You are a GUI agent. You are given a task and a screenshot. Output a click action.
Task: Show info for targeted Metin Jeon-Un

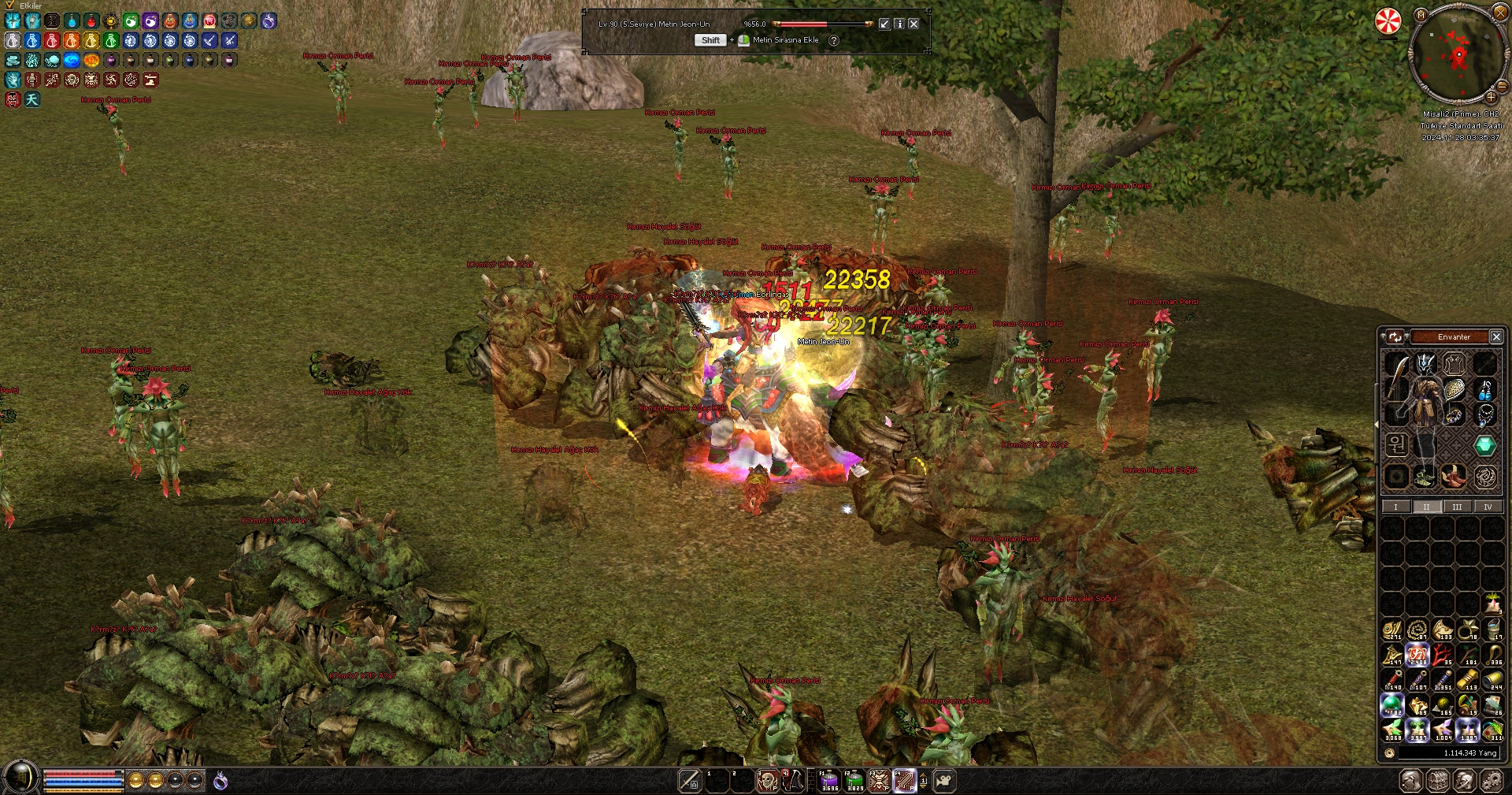click(x=899, y=24)
